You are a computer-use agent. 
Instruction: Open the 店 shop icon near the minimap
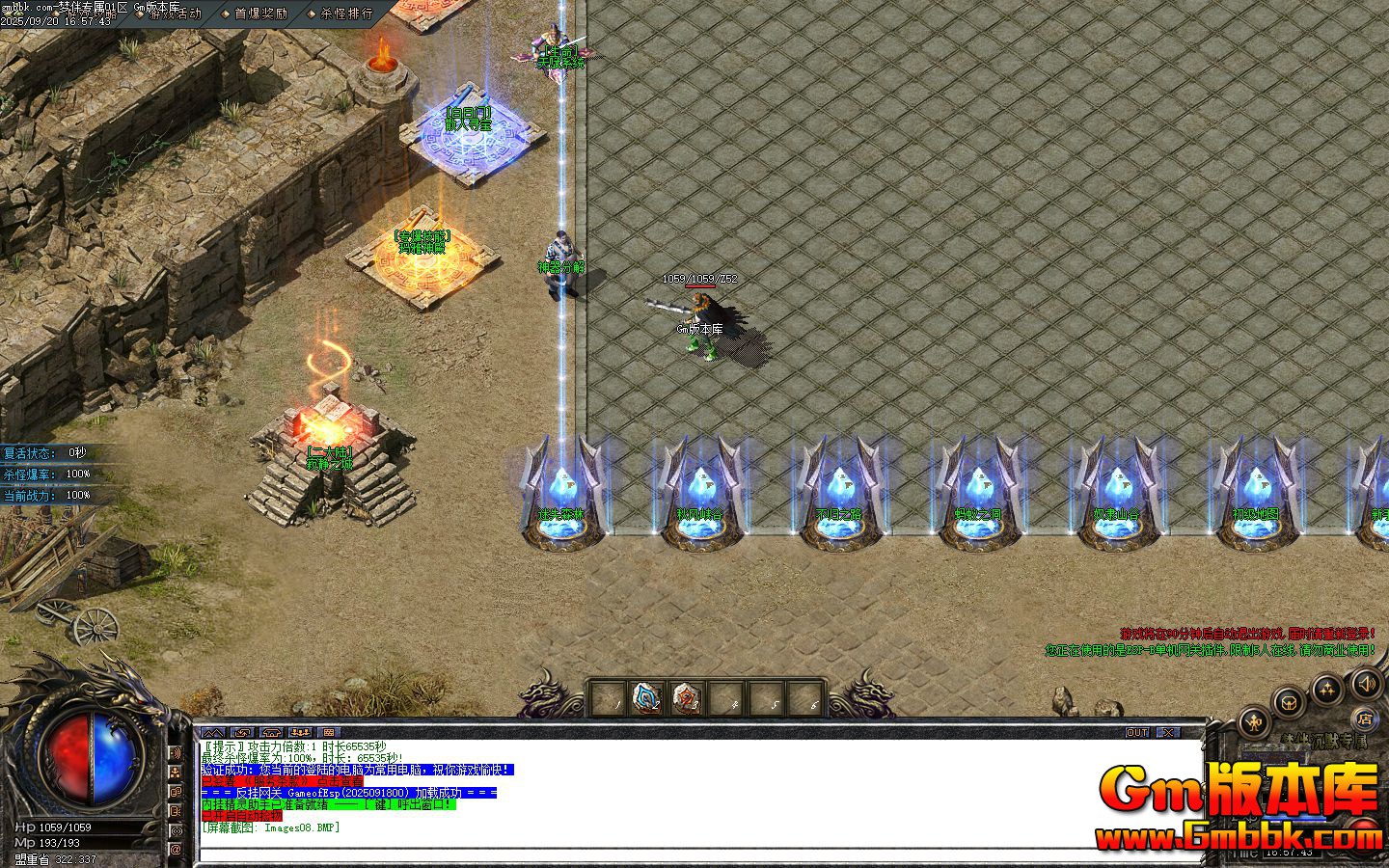click(x=1367, y=719)
